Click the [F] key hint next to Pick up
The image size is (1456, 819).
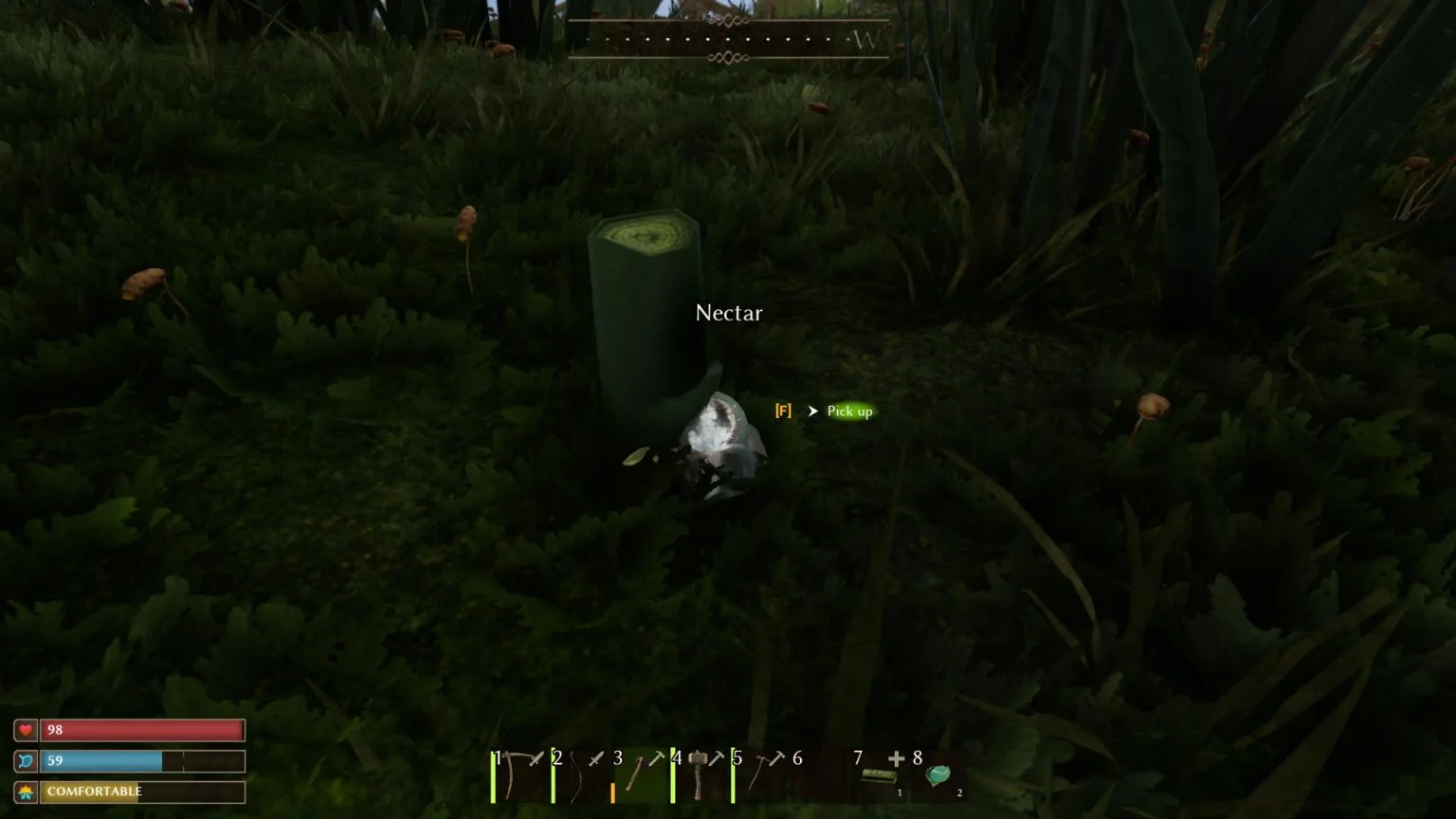point(783,411)
